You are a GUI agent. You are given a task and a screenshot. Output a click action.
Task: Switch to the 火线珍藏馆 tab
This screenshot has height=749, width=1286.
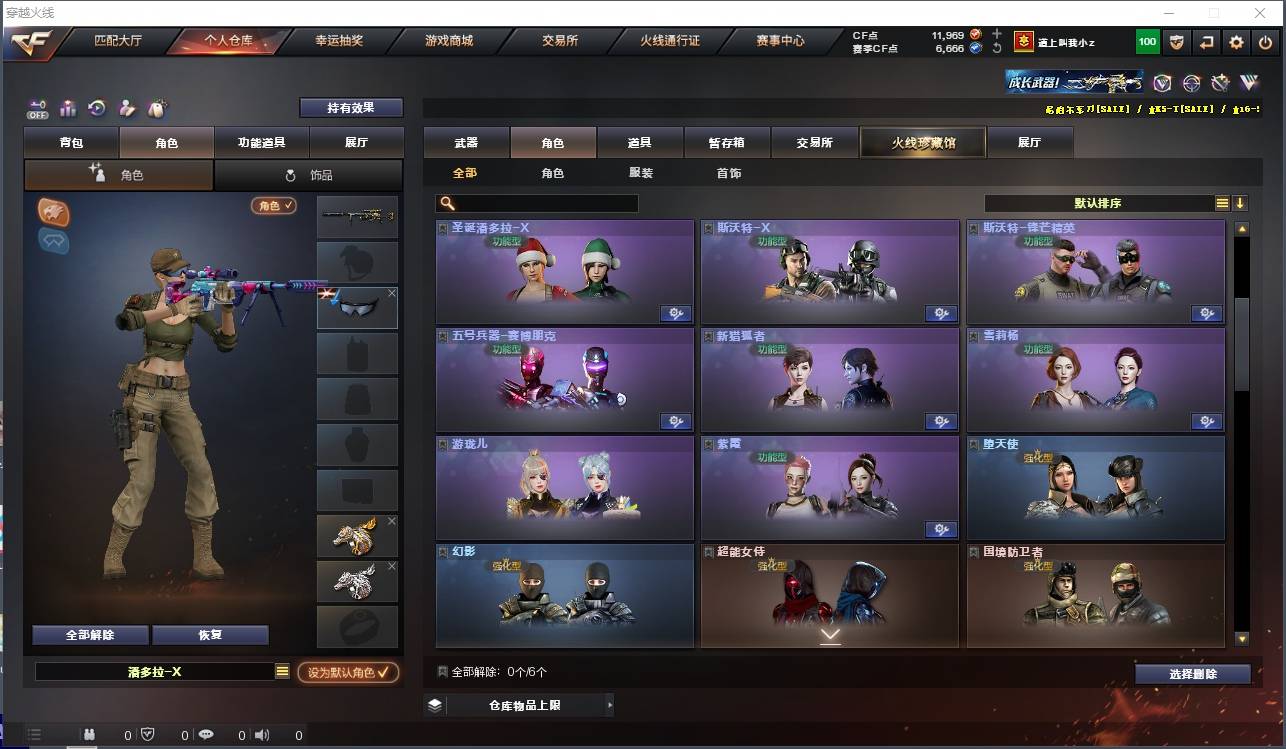[921, 142]
